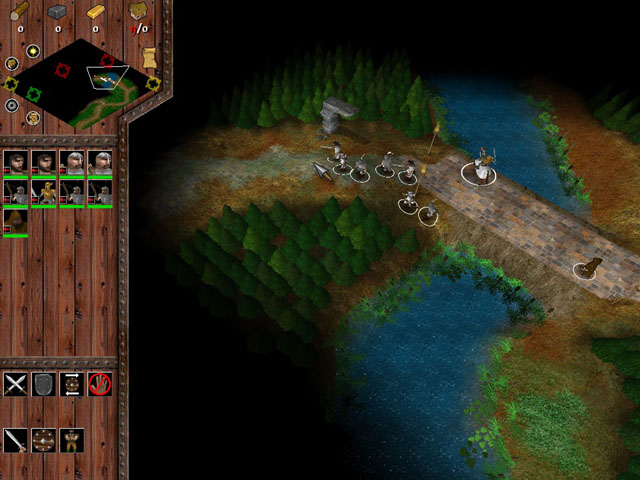Choose the grey shield defend command
Viewport: 640px width, 480px height.
click(43, 383)
